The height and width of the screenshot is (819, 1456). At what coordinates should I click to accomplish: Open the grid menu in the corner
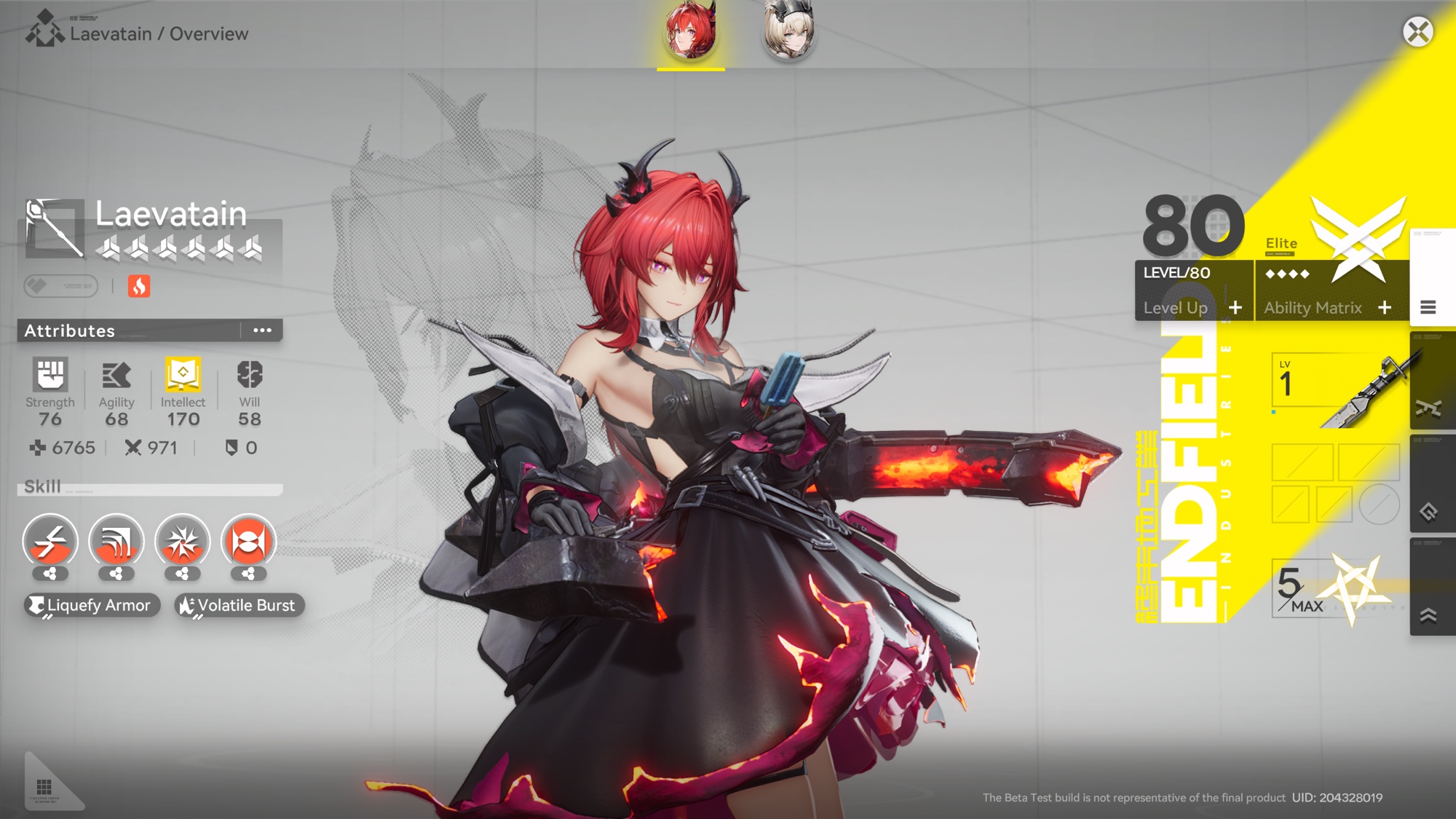44,788
